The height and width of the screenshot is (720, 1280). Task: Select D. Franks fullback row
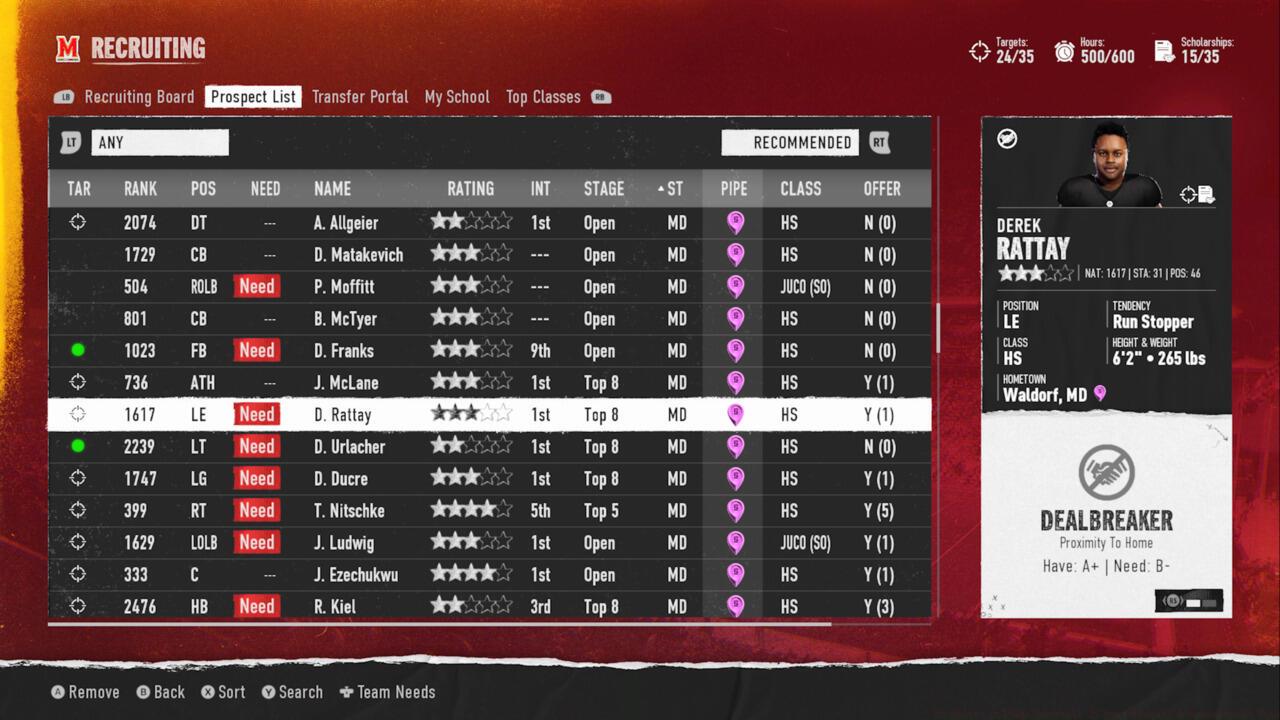click(343, 351)
